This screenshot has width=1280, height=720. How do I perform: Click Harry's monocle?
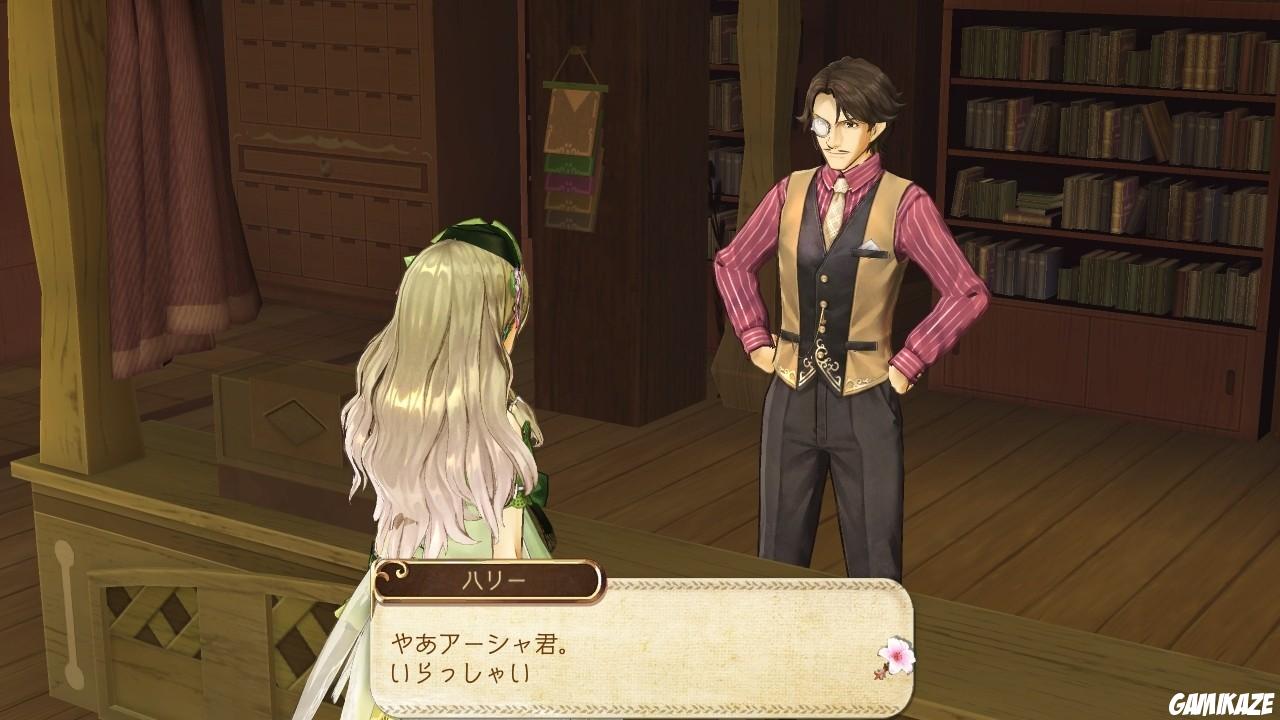pyautogui.click(x=822, y=126)
